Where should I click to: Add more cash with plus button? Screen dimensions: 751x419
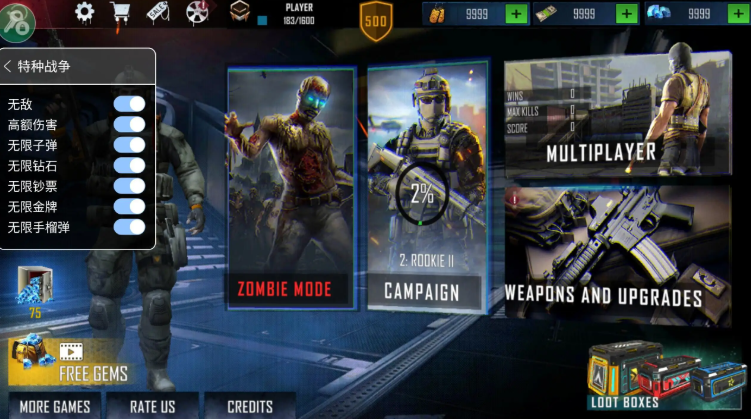click(626, 14)
